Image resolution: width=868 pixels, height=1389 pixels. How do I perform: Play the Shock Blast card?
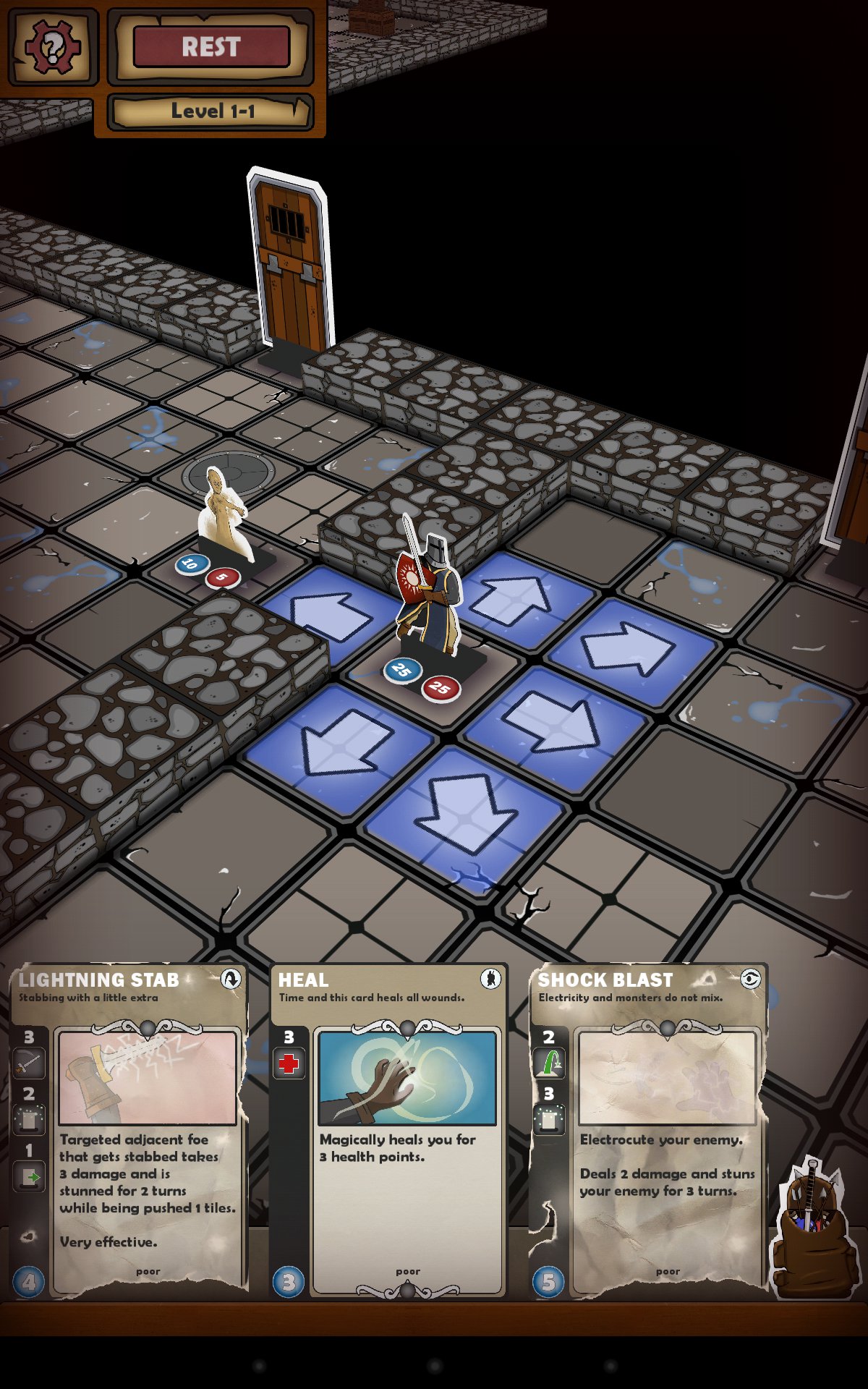(648, 1129)
